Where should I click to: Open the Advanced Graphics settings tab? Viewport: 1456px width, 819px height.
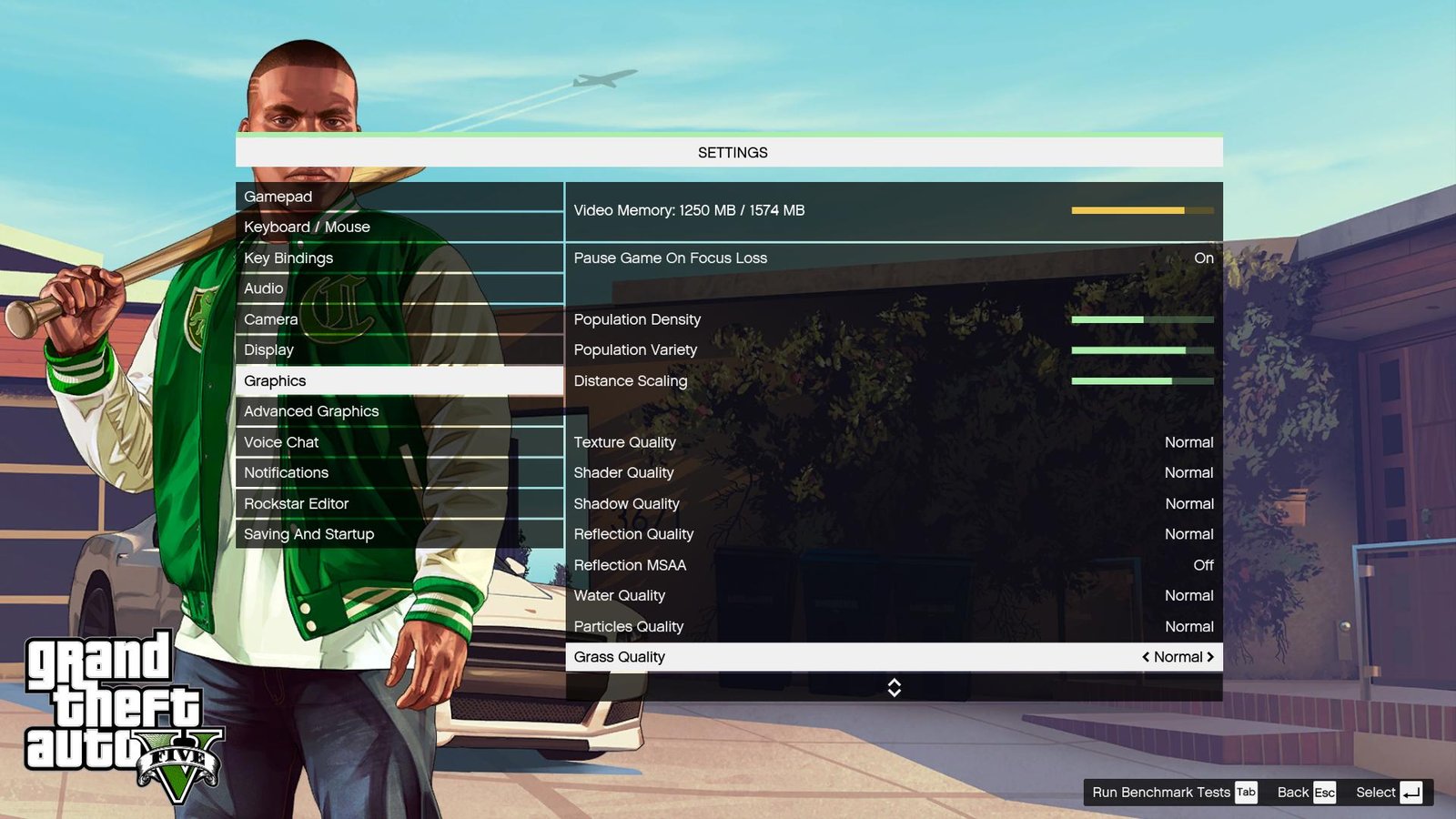coord(311,411)
